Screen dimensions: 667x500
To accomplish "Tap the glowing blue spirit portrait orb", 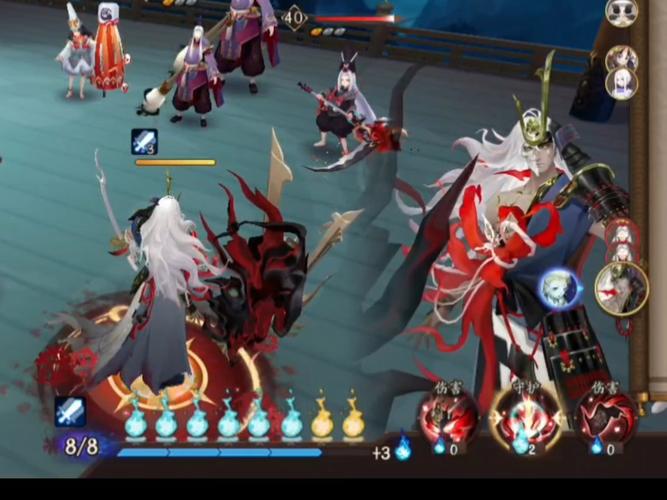I will (556, 289).
